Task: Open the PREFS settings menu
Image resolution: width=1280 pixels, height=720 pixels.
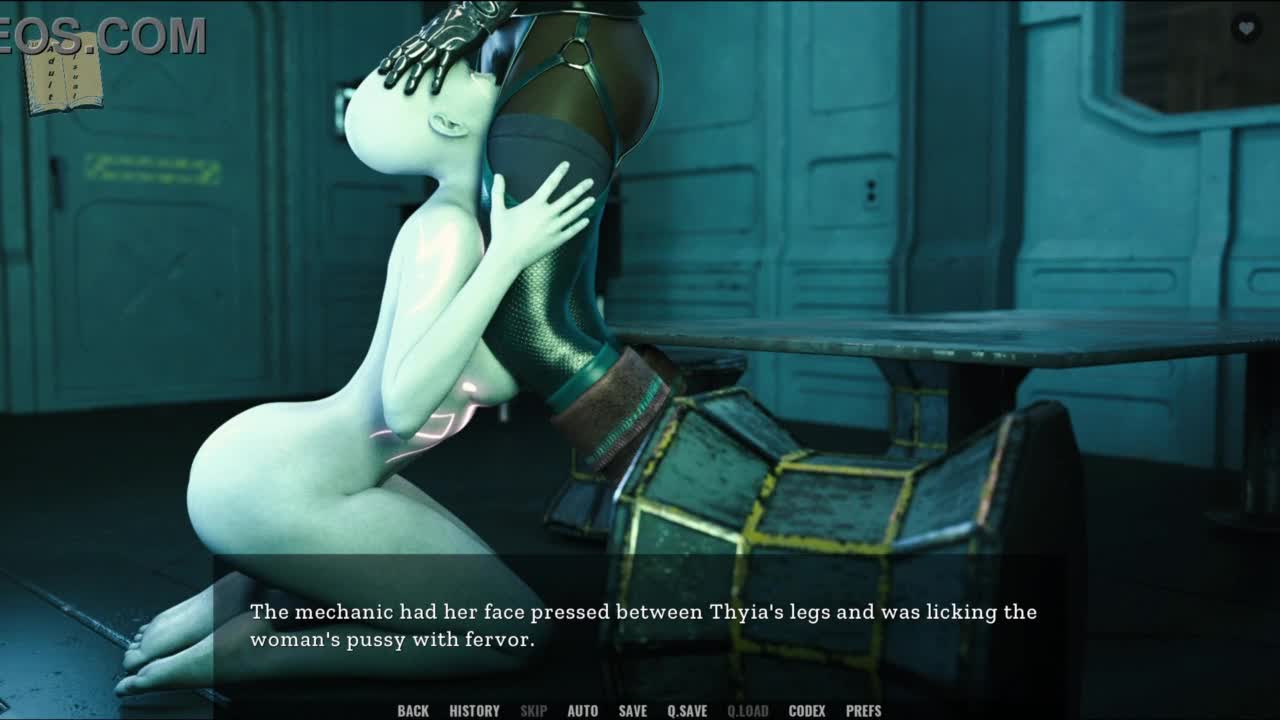Action: [863, 711]
